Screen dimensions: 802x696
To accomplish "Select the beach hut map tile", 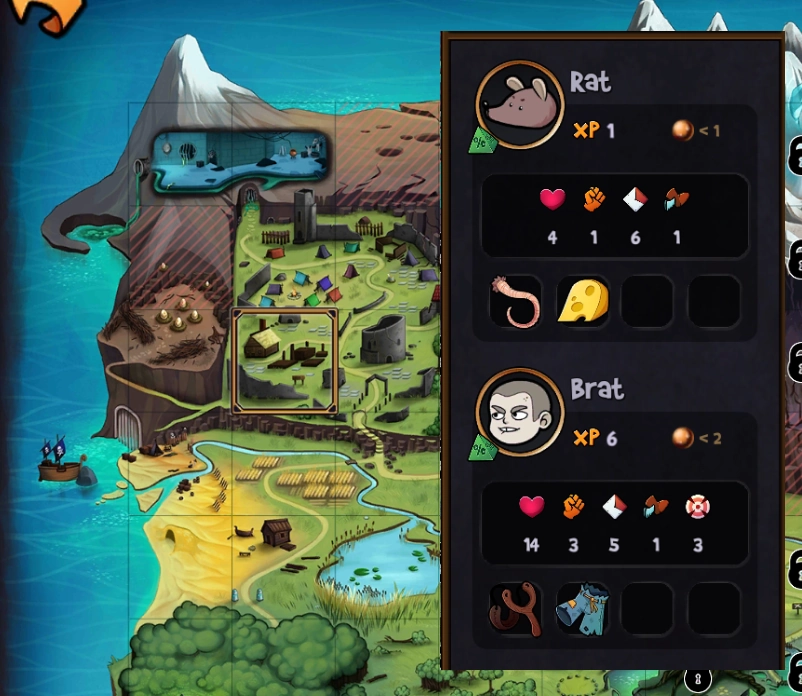I will point(272,532).
